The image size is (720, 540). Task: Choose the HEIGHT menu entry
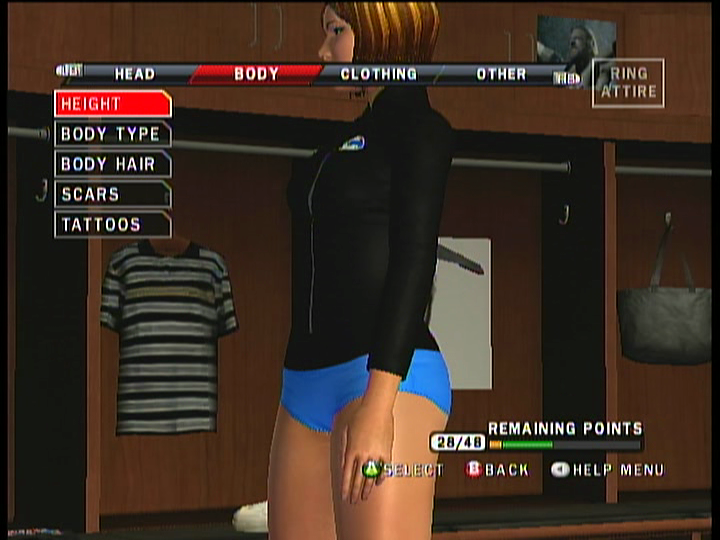pyautogui.click(x=112, y=104)
